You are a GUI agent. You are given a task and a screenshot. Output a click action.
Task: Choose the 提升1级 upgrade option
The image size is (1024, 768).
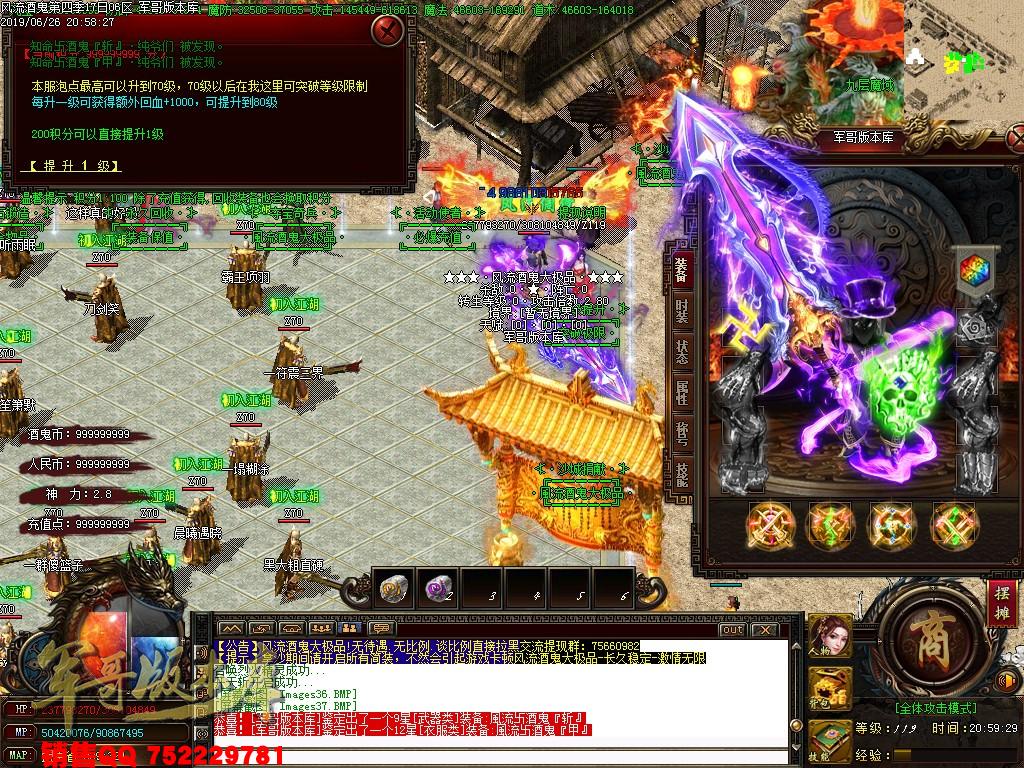point(75,165)
